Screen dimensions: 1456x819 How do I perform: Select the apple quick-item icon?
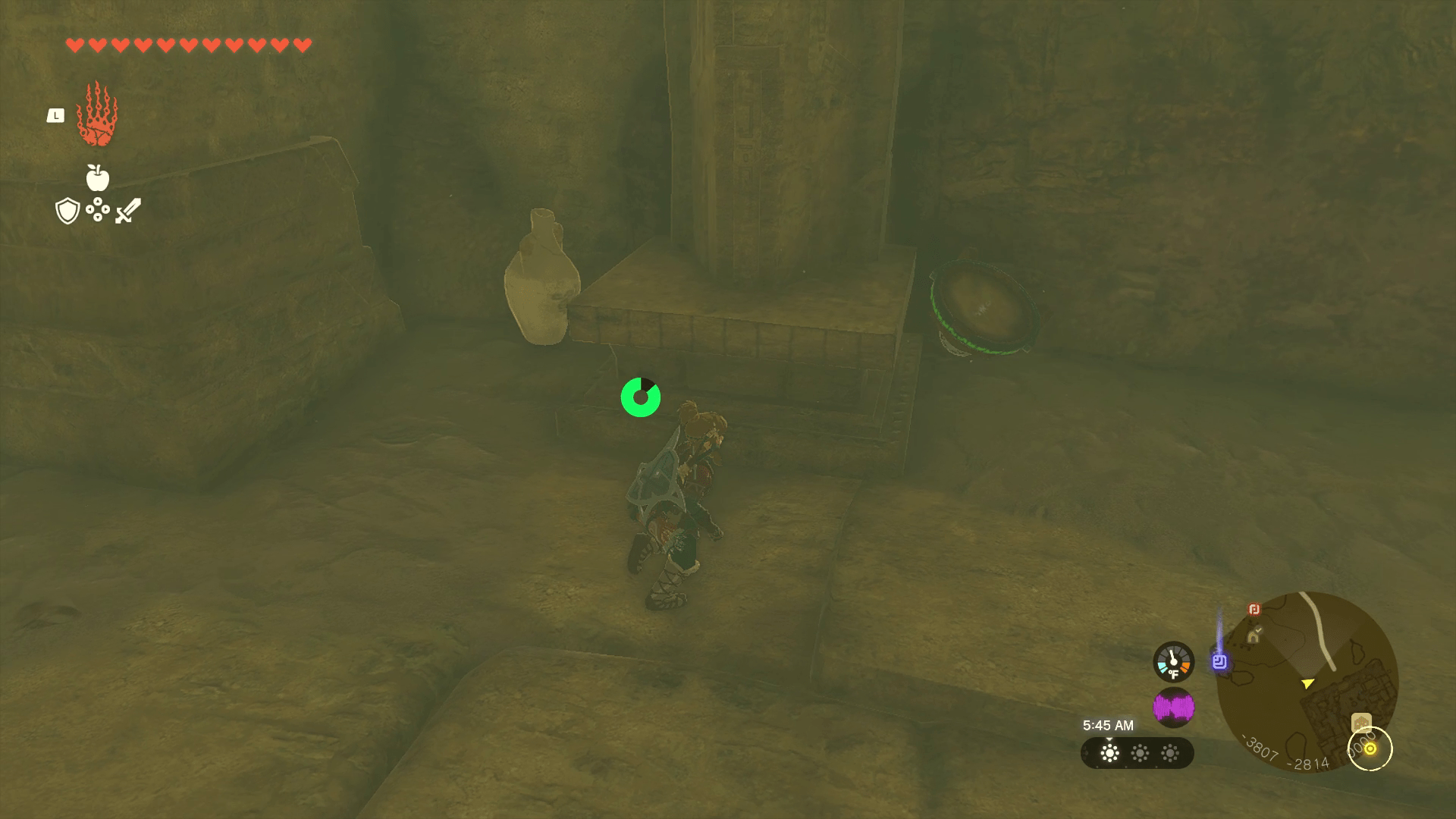(x=97, y=177)
